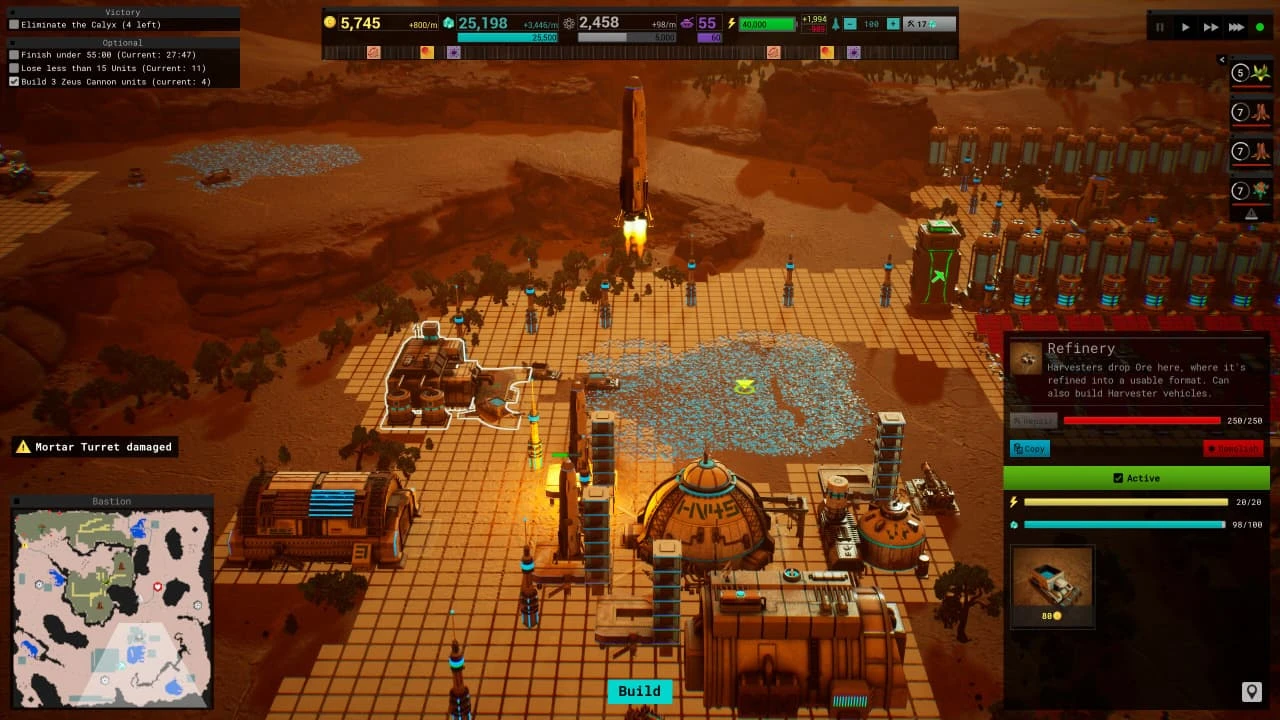The width and height of the screenshot is (1280, 720).
Task: Click the tools button showing 17
Action: click(926, 24)
